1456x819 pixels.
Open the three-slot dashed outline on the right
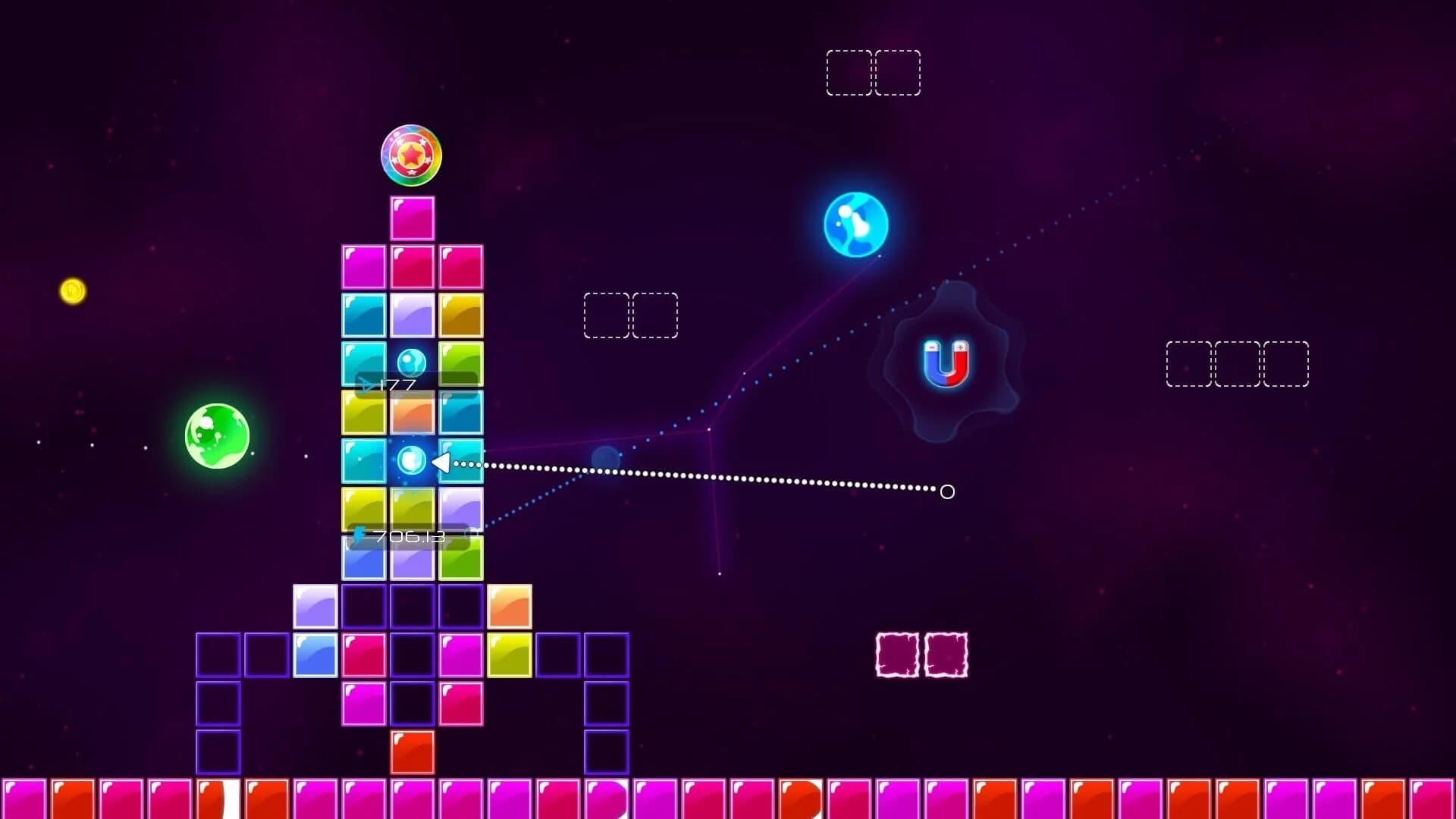click(x=1236, y=364)
